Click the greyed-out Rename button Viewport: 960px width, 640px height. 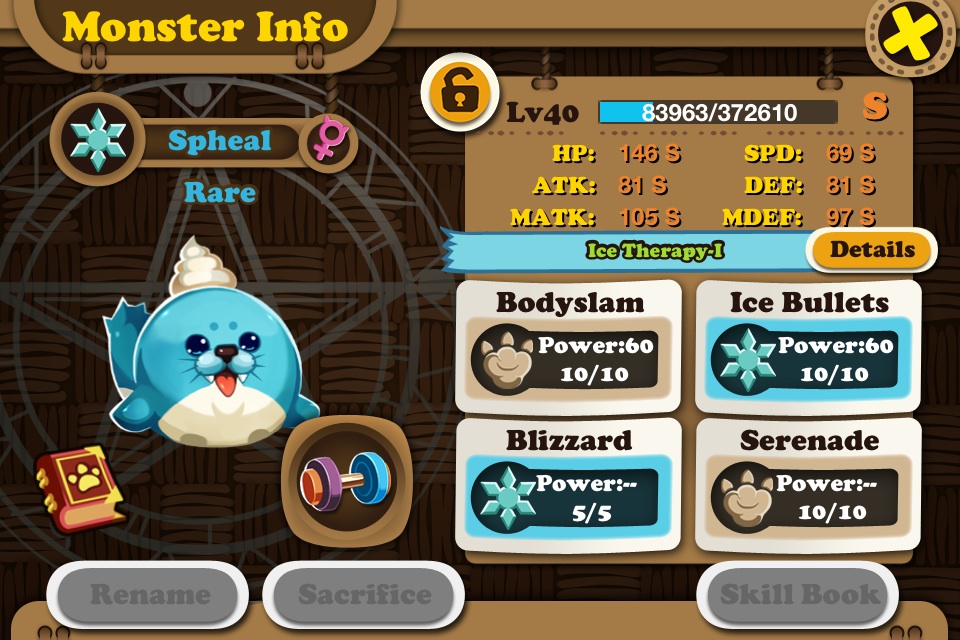(x=149, y=596)
